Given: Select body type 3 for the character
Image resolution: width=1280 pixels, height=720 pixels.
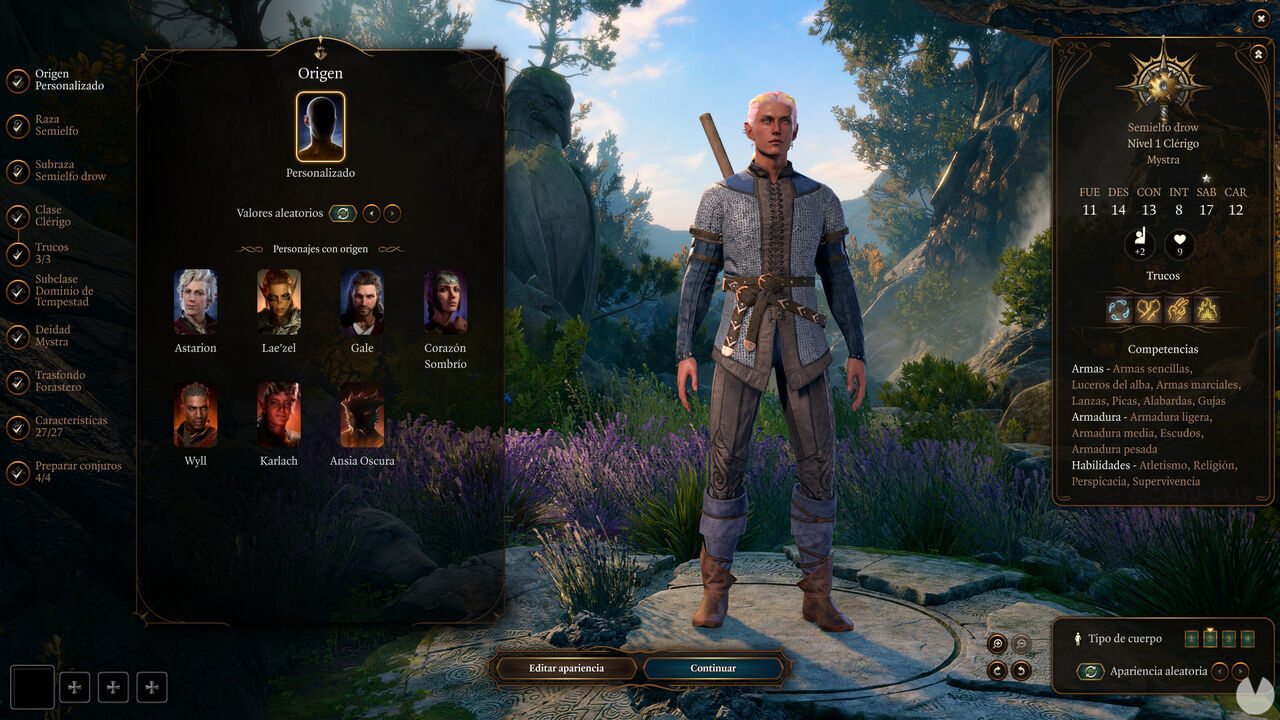Looking at the screenshot, I should click(1229, 638).
